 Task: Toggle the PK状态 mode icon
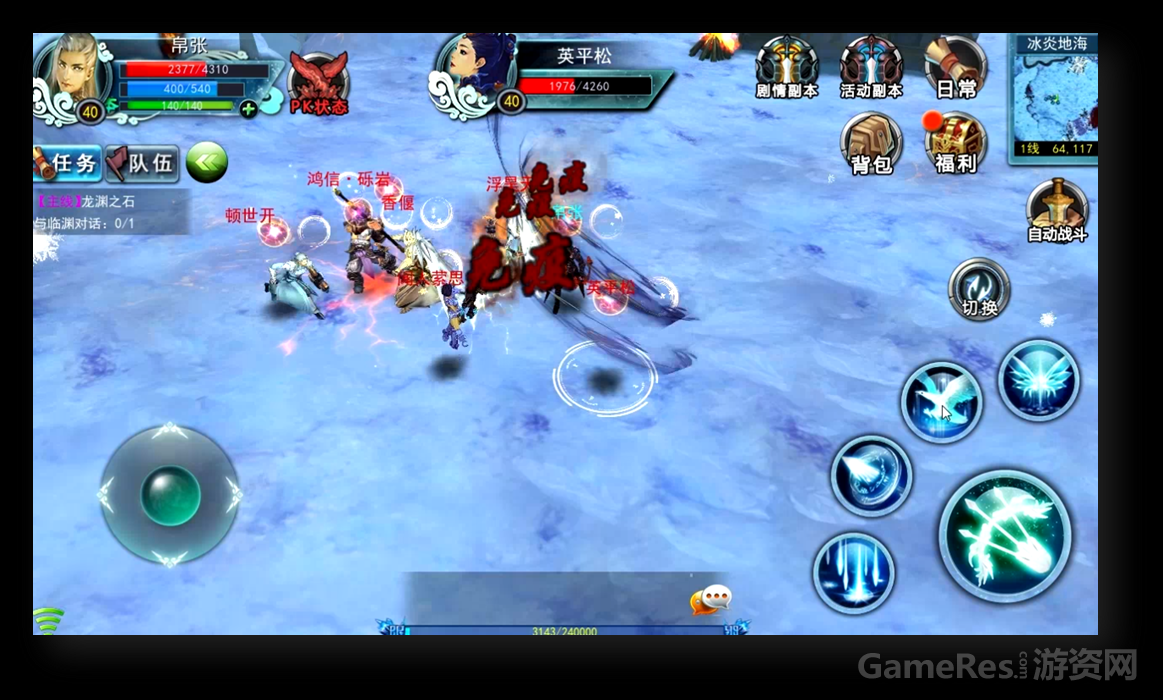tap(318, 83)
